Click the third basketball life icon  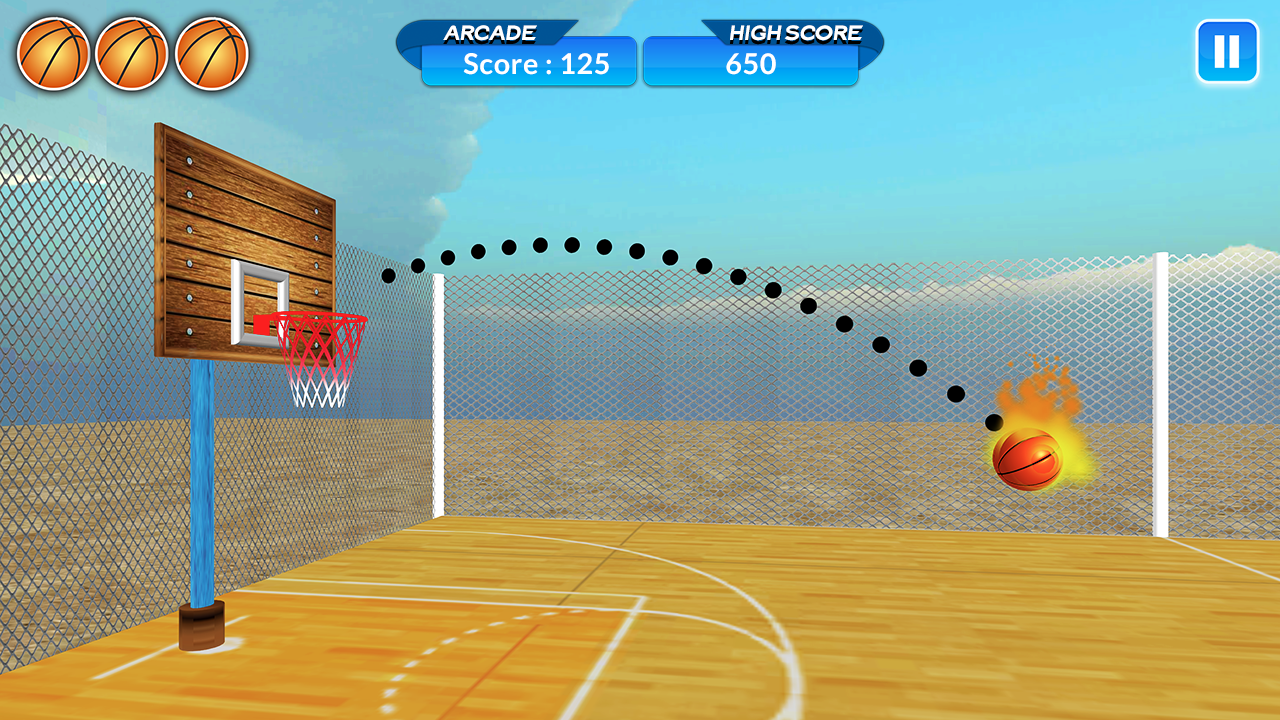(212, 54)
